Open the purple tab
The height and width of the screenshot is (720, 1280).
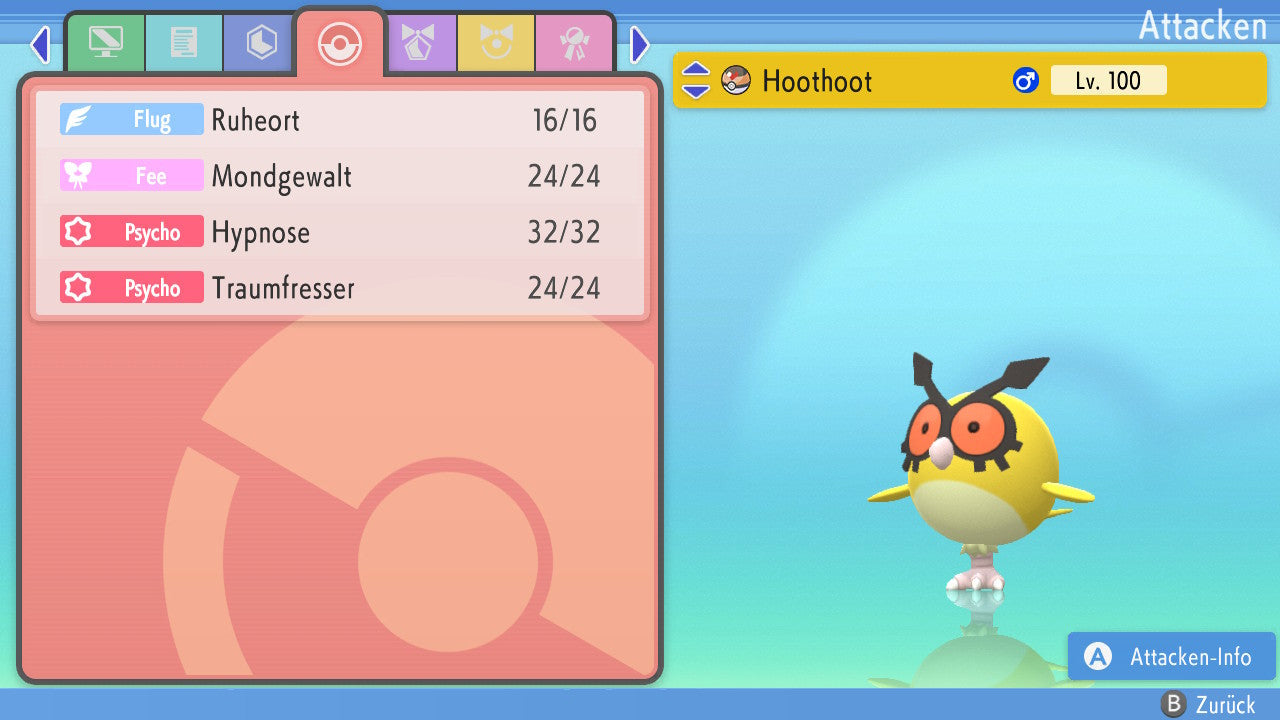[418, 43]
